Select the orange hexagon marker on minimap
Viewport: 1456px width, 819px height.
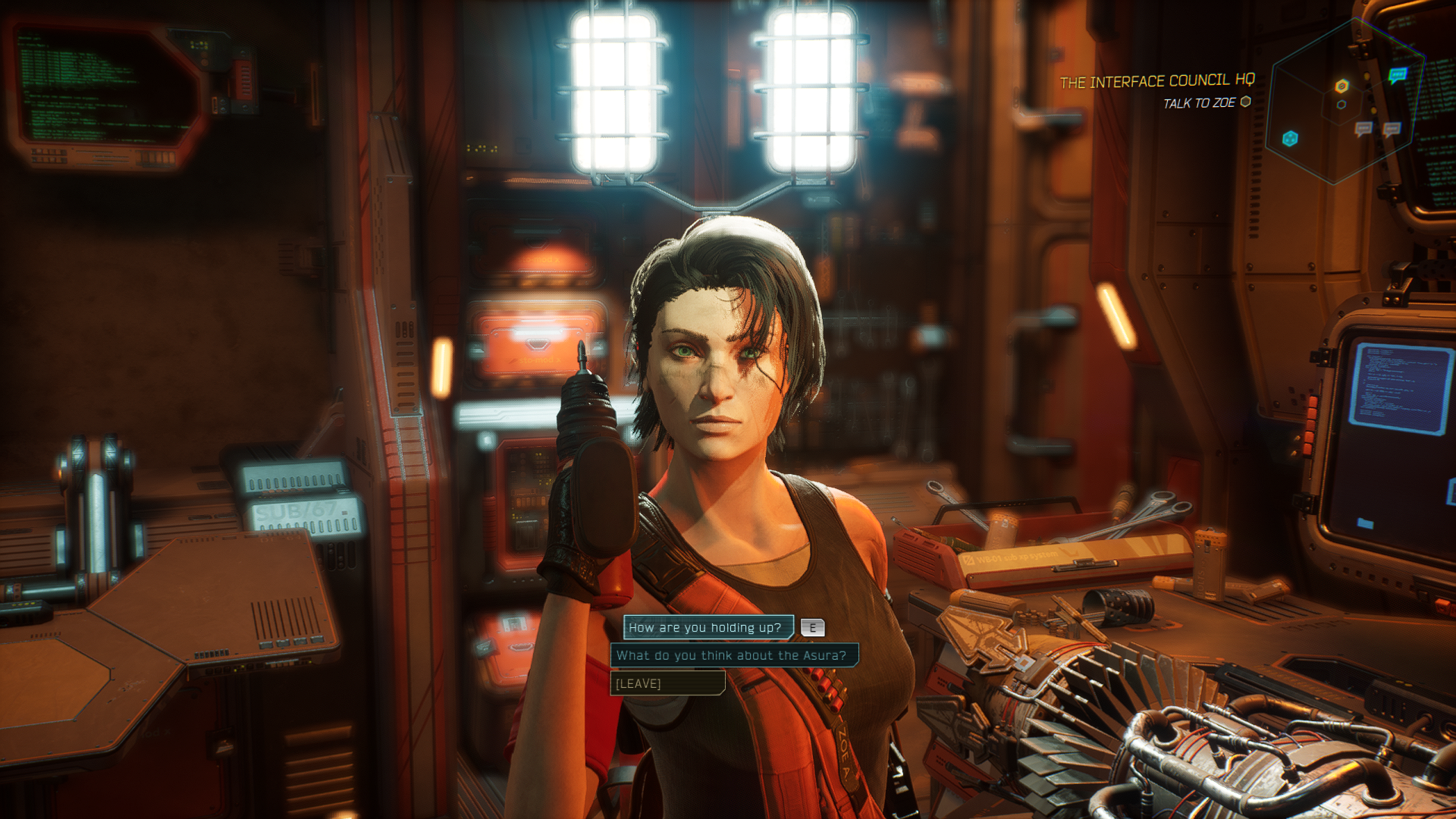pos(1341,86)
